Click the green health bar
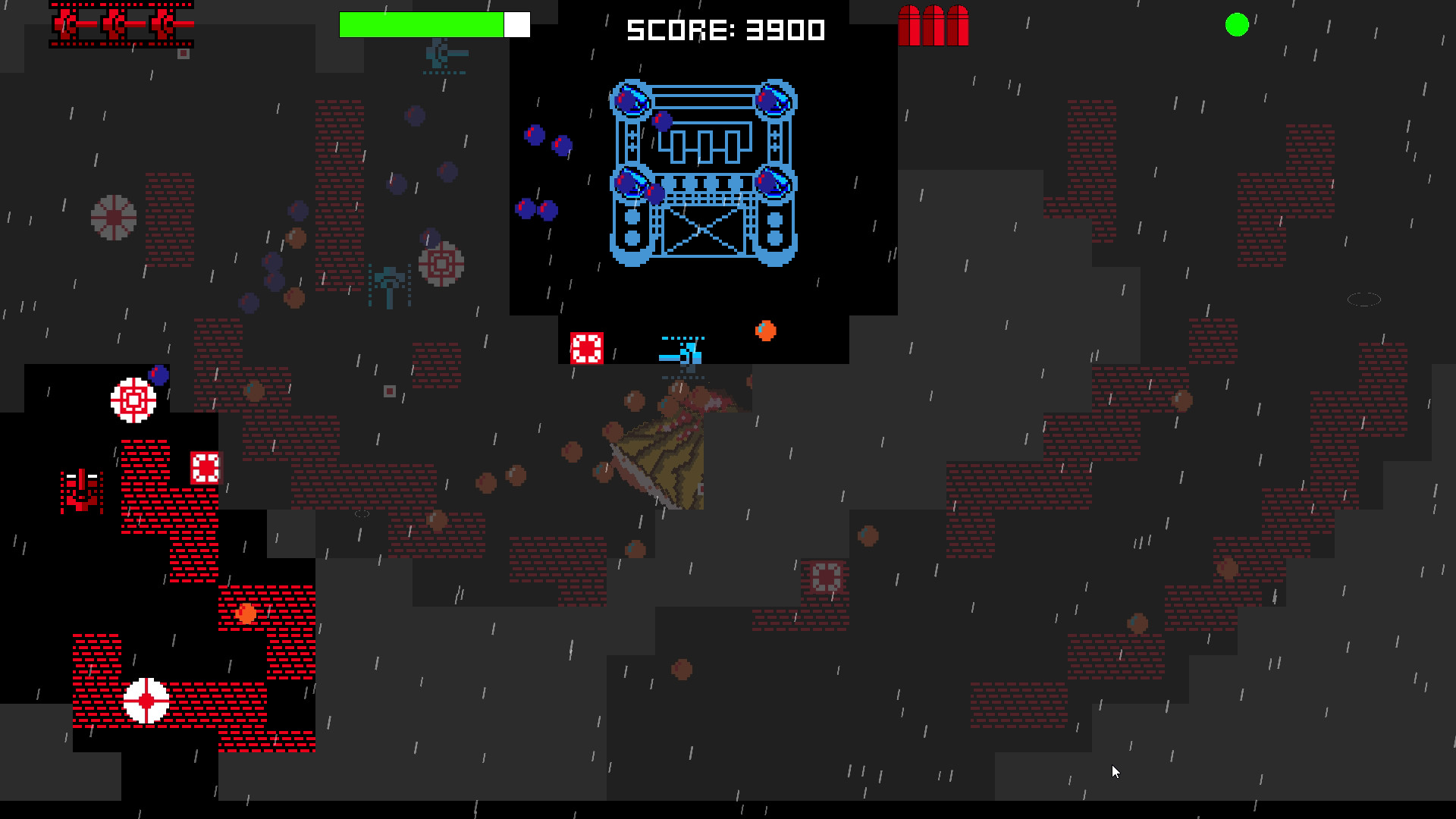The width and height of the screenshot is (1456, 819). pyautogui.click(x=421, y=24)
